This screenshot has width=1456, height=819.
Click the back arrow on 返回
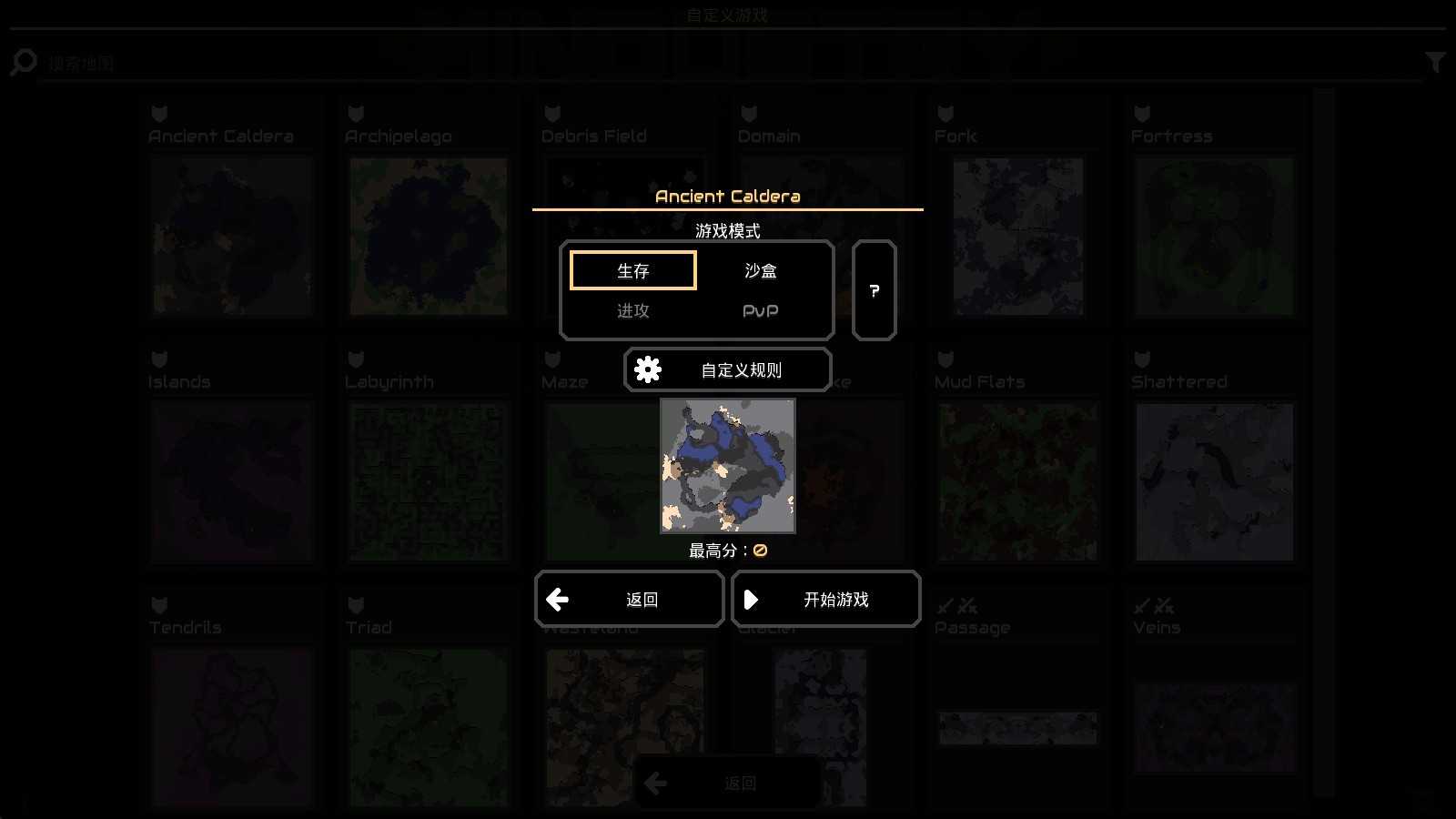[x=558, y=600]
